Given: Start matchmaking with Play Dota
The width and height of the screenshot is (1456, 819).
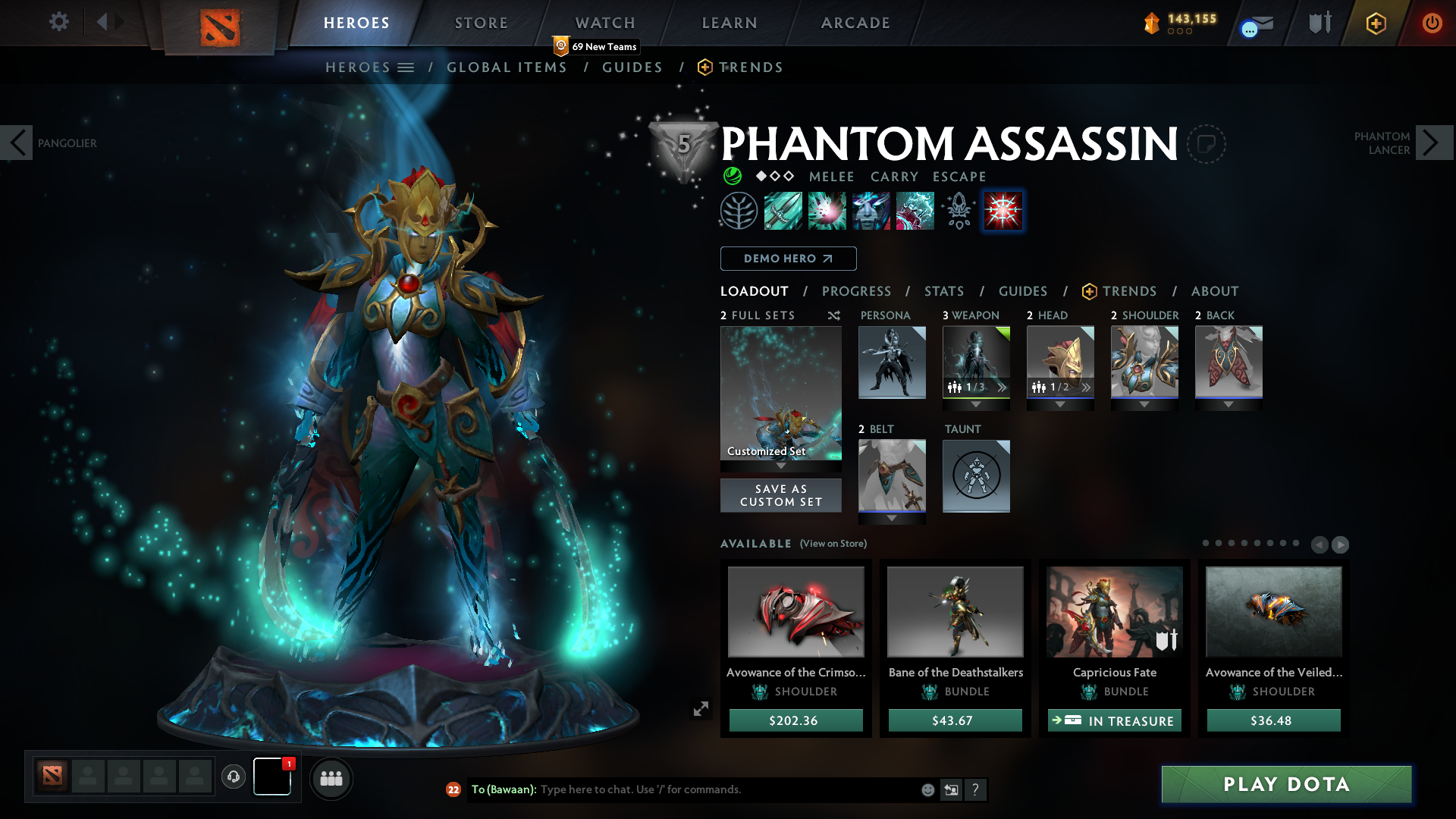Looking at the screenshot, I should (x=1286, y=784).
